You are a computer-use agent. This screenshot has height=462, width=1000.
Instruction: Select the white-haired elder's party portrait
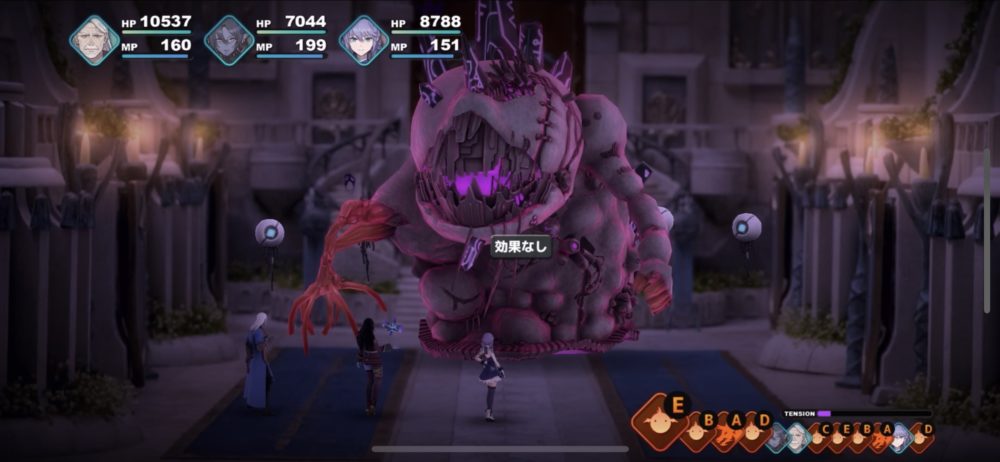click(x=94, y=40)
